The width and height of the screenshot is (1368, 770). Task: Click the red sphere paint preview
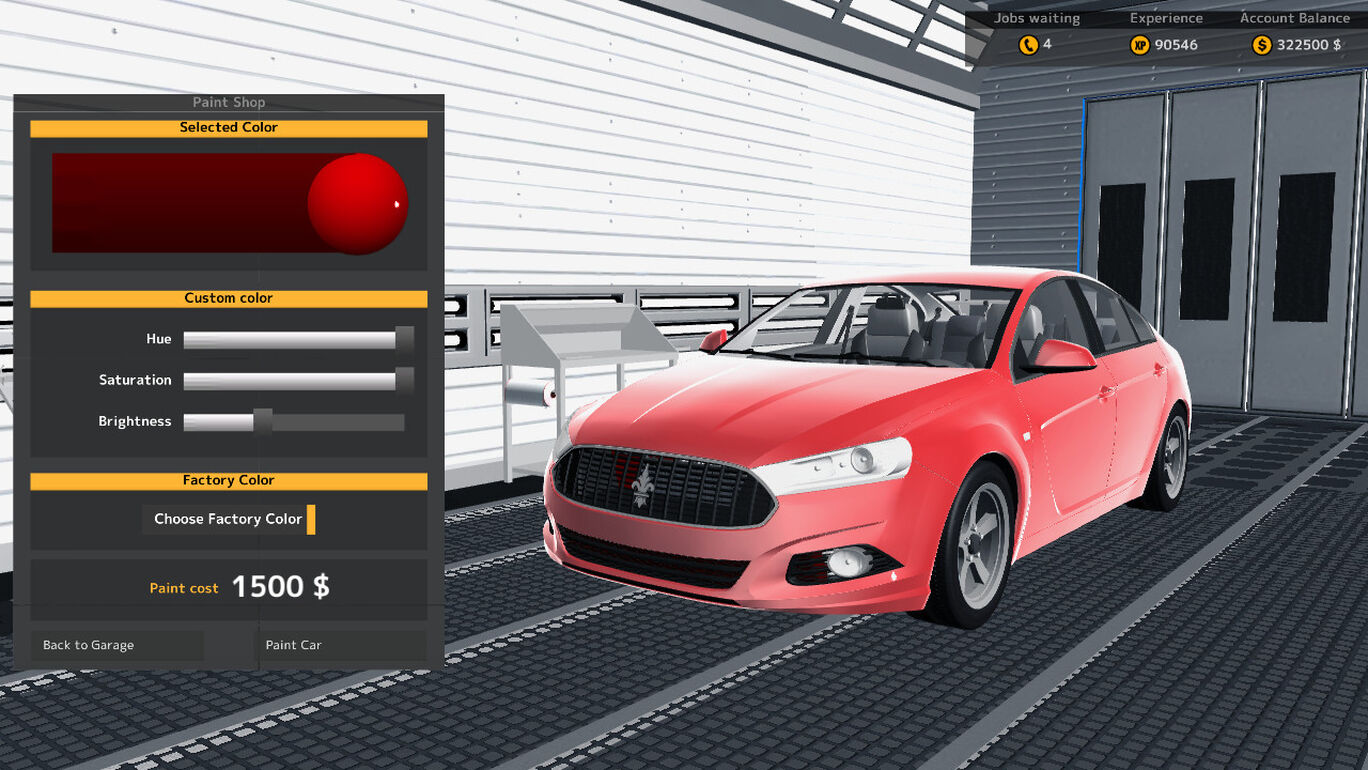pyautogui.click(x=358, y=204)
